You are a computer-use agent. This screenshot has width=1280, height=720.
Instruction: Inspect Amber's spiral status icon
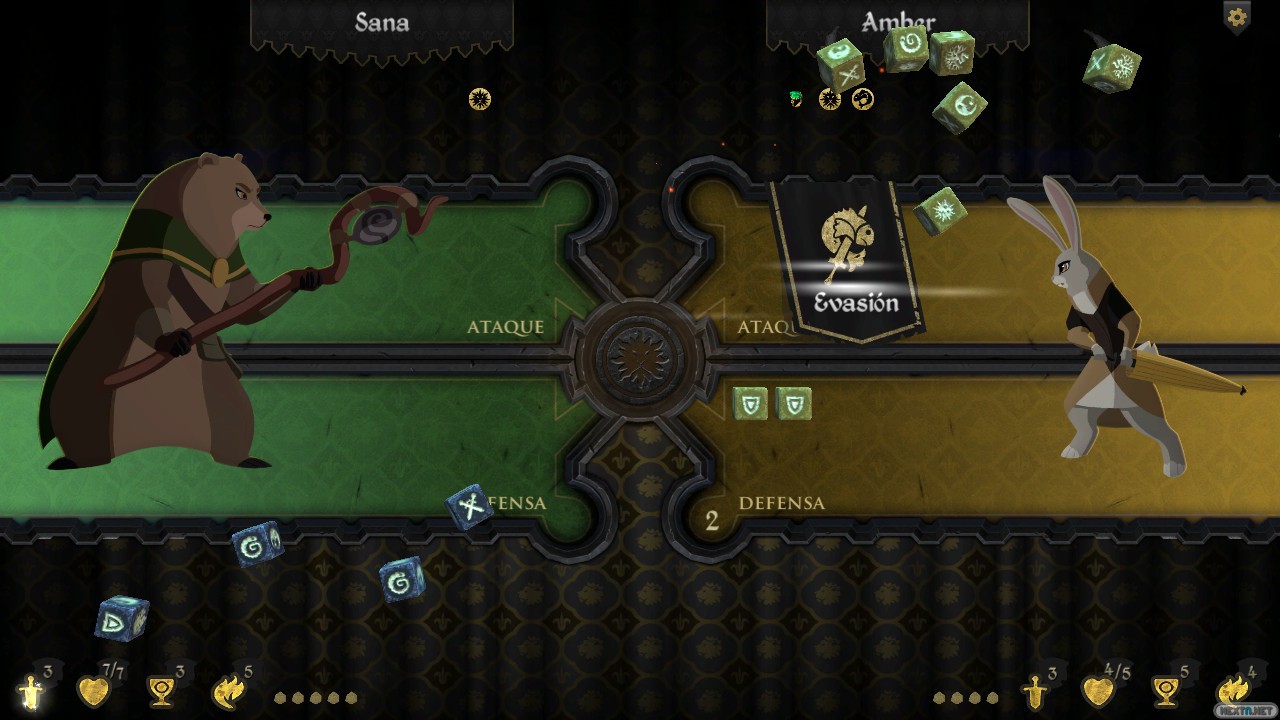tap(862, 99)
